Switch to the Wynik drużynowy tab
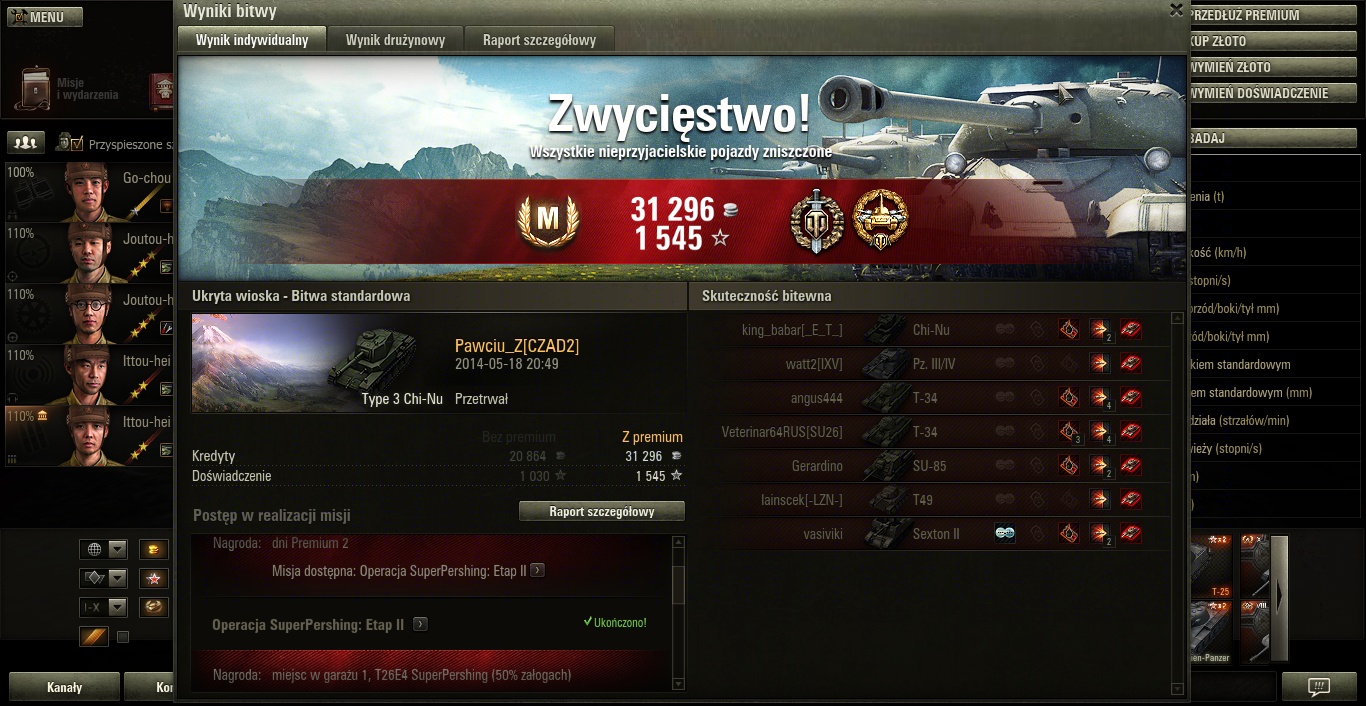 pyautogui.click(x=395, y=40)
